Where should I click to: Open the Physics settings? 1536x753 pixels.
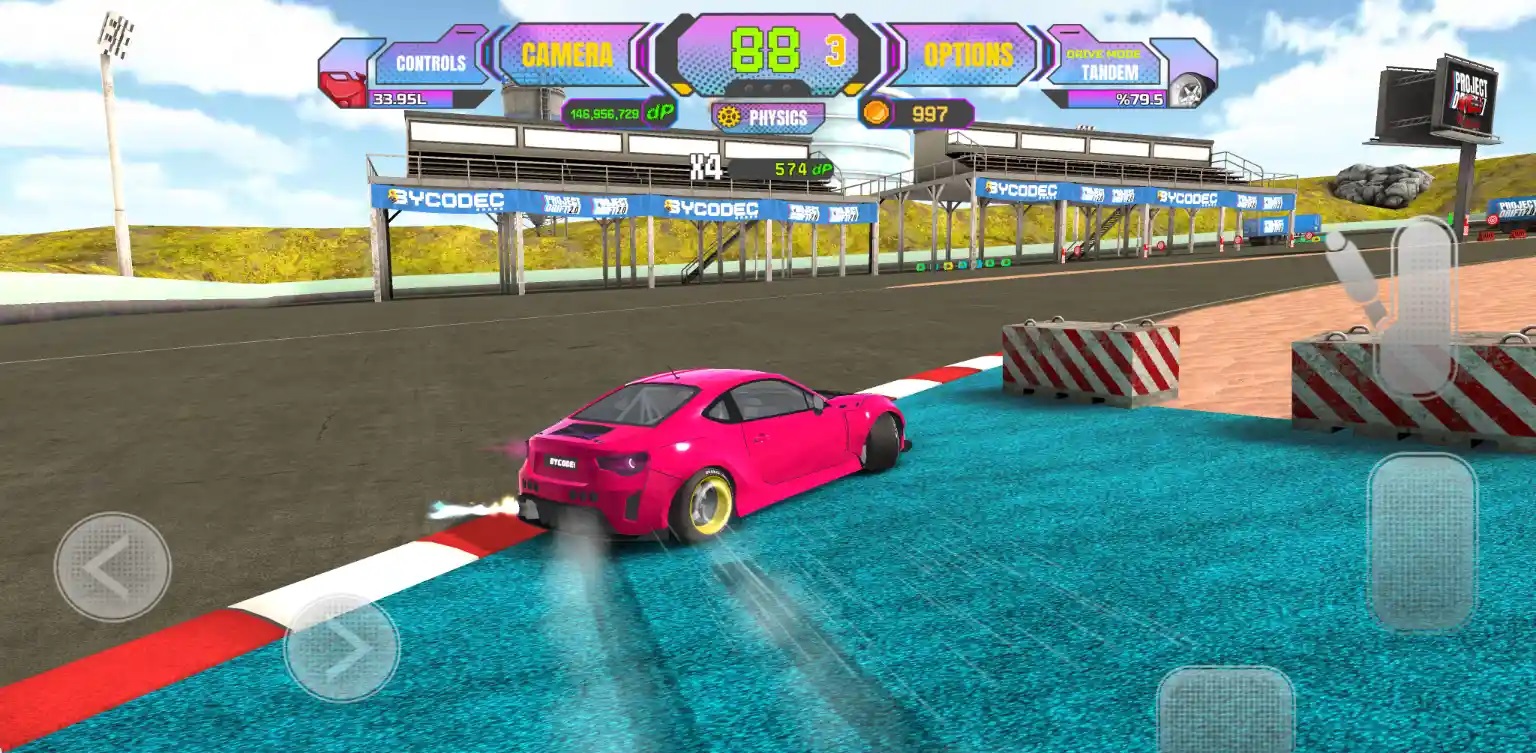(x=768, y=118)
